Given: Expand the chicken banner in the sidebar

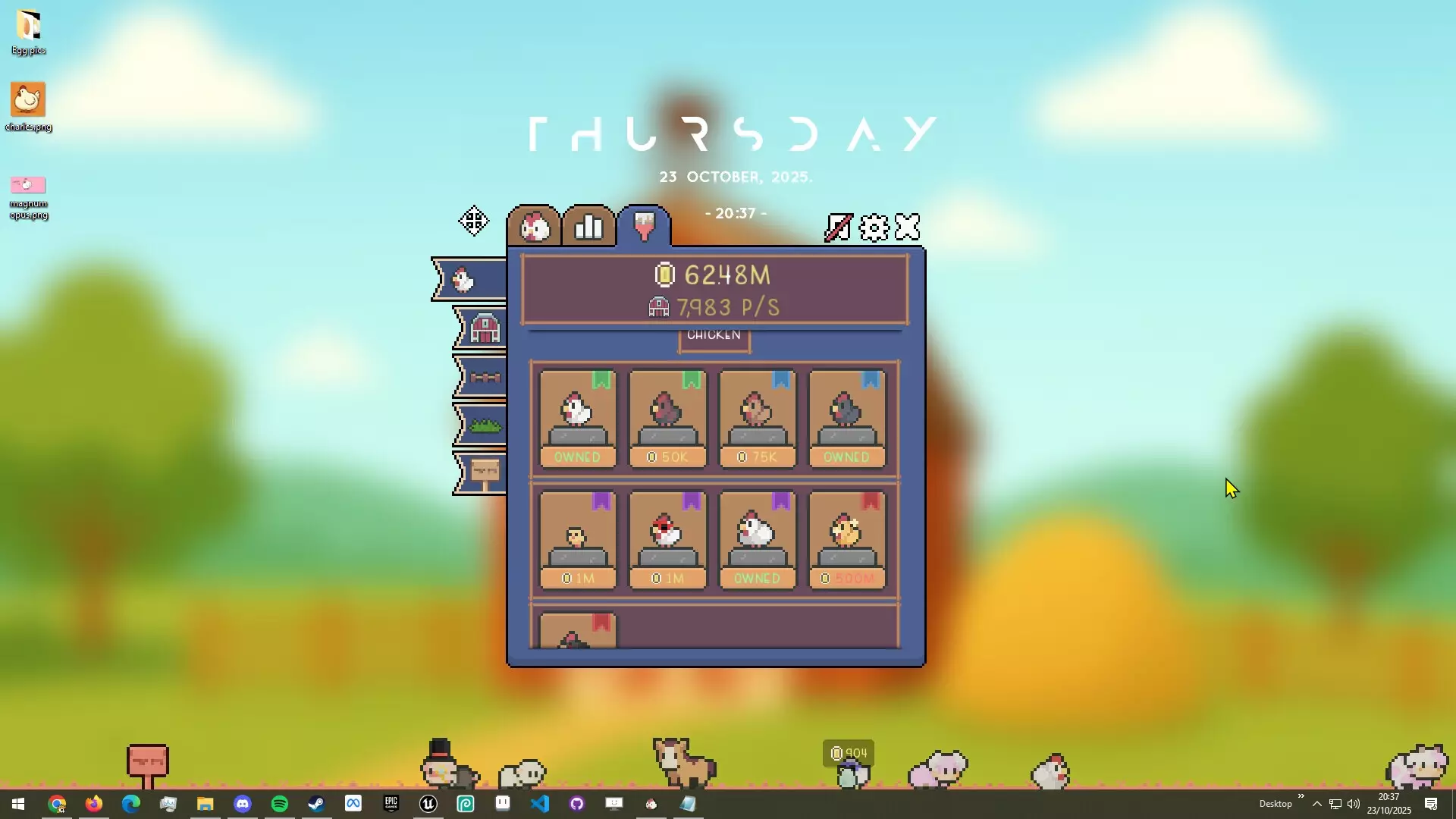Looking at the screenshot, I should 464,278.
